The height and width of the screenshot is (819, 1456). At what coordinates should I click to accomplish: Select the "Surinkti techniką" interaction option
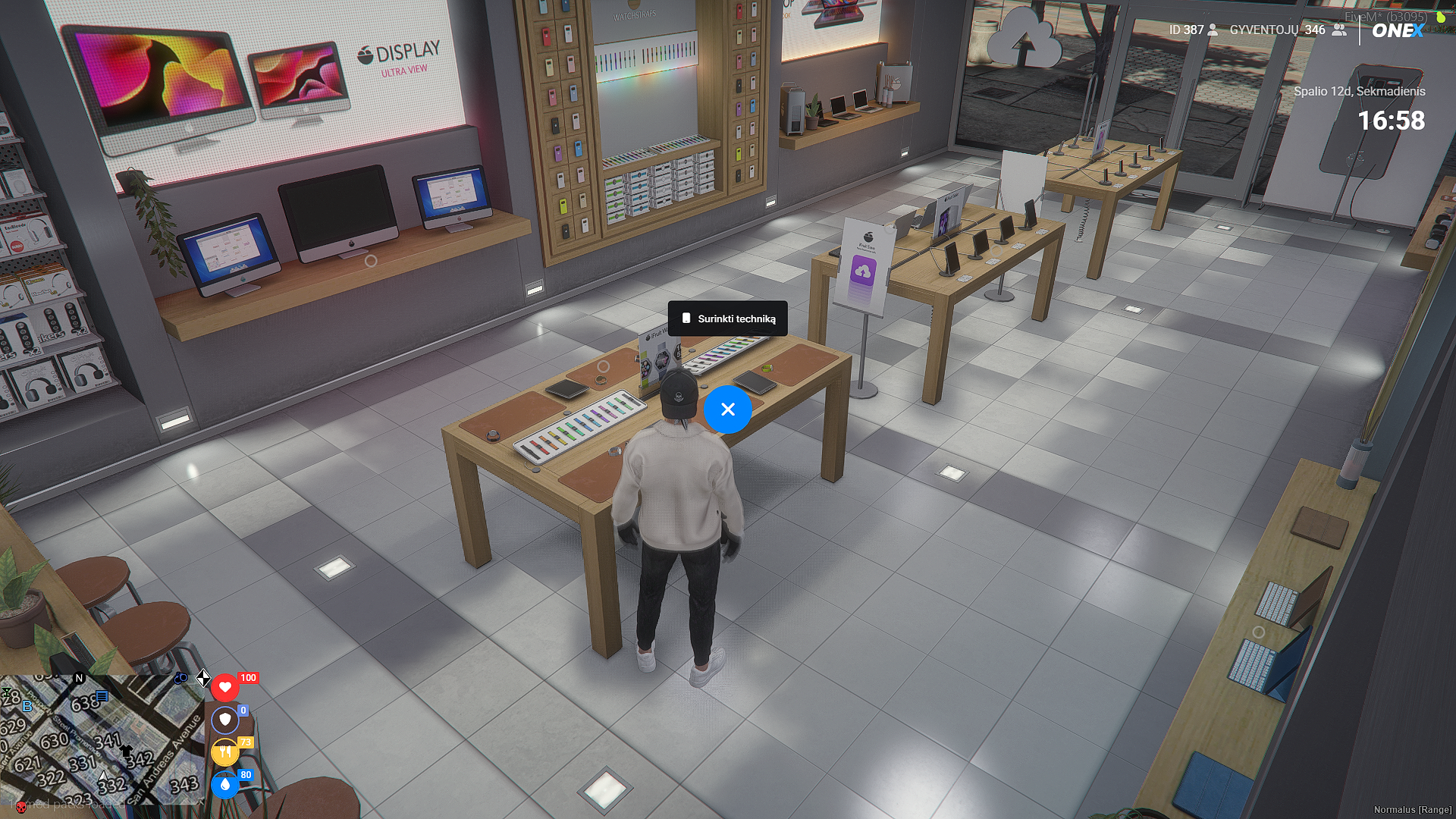click(728, 318)
